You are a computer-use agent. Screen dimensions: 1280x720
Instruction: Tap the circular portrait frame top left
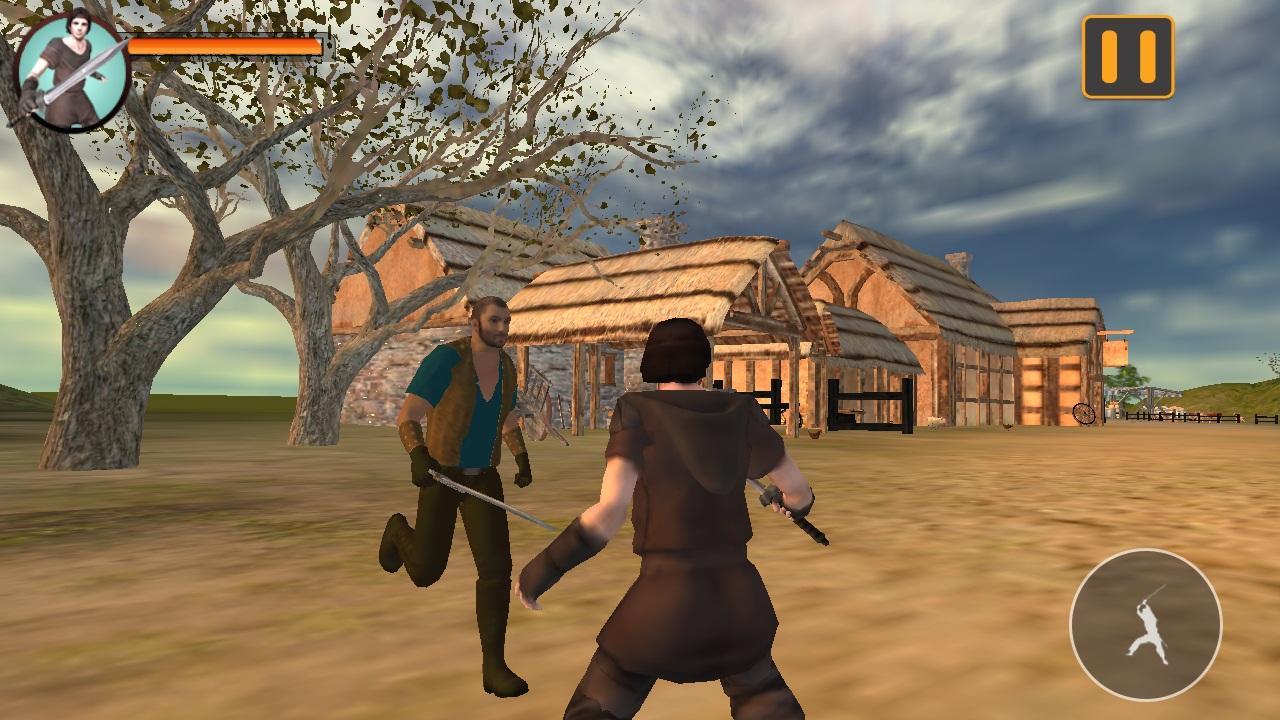[68, 67]
